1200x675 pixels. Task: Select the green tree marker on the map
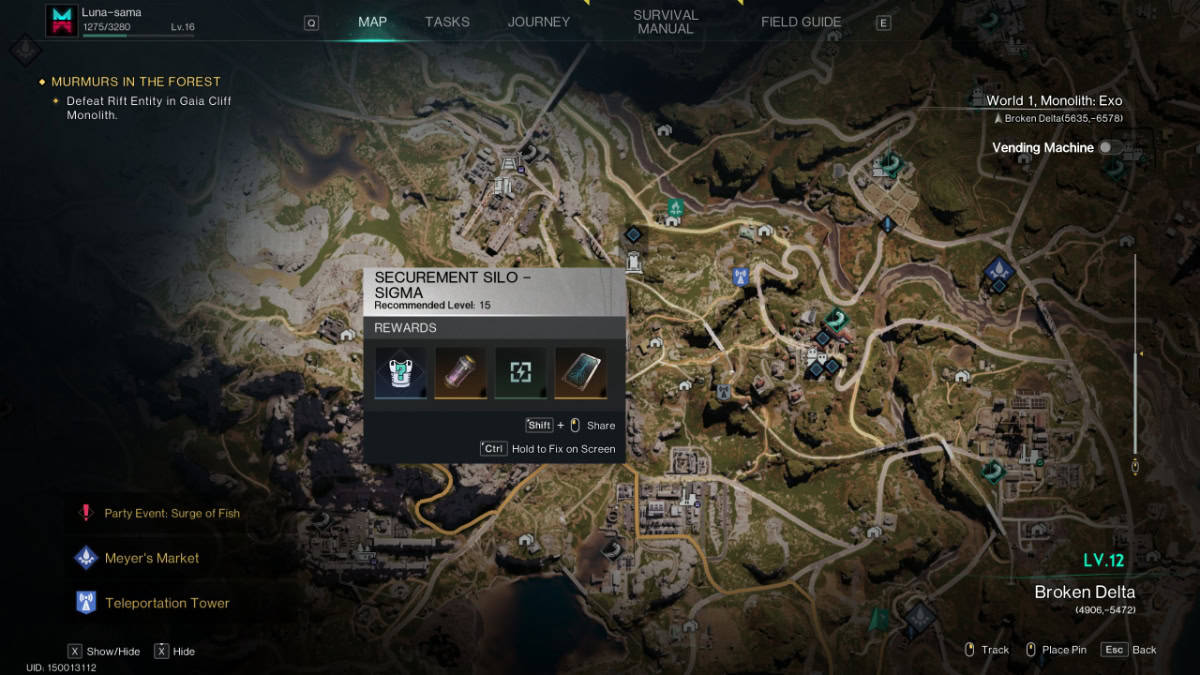coord(676,208)
